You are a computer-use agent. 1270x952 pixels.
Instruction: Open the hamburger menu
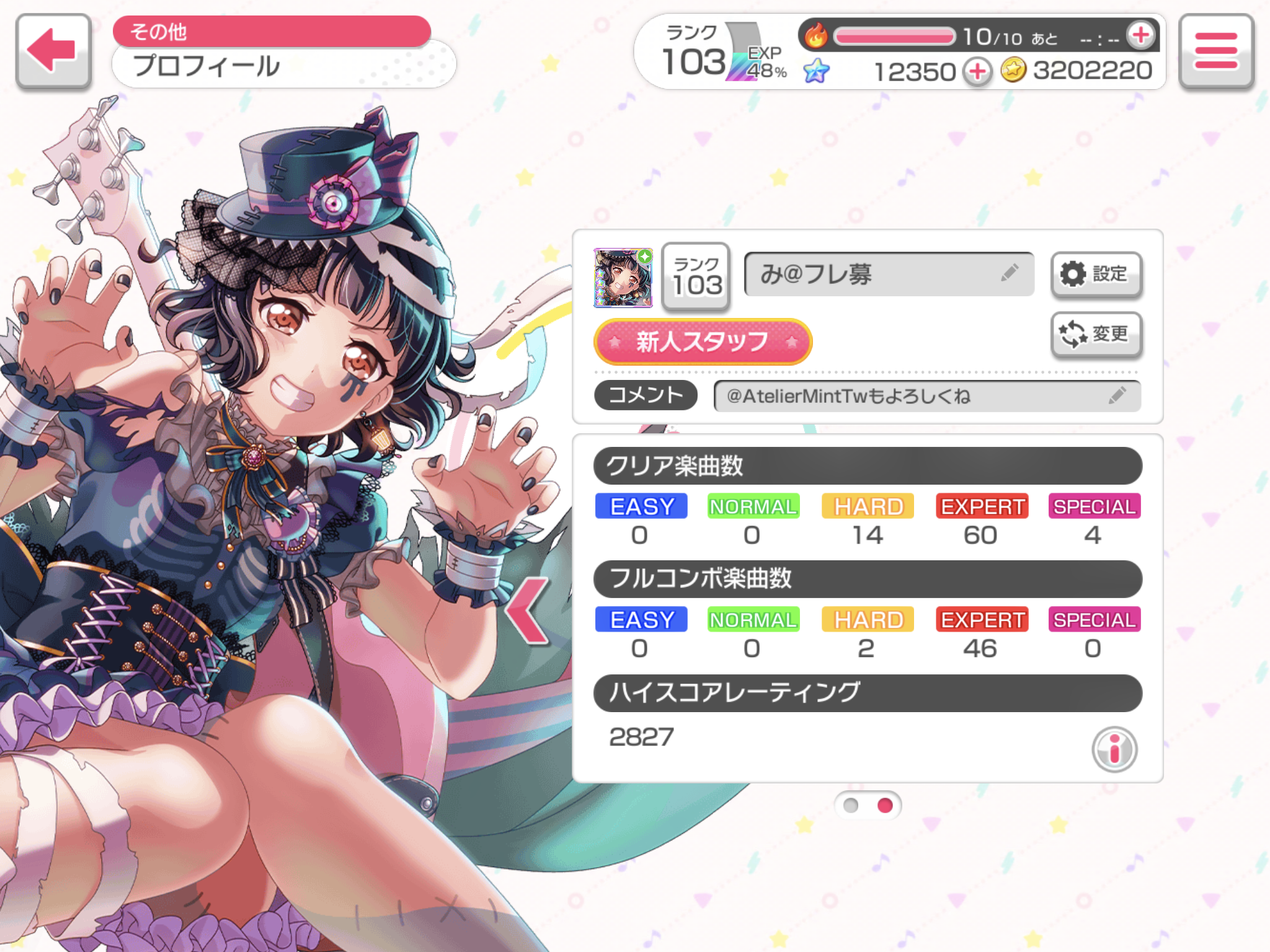1216,51
